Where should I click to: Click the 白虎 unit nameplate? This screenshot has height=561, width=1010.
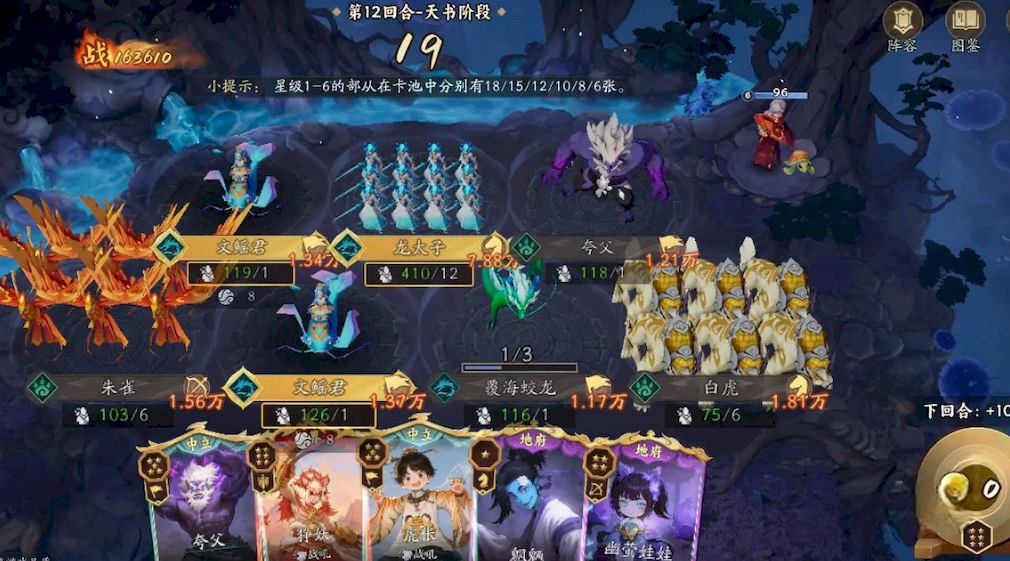click(718, 388)
